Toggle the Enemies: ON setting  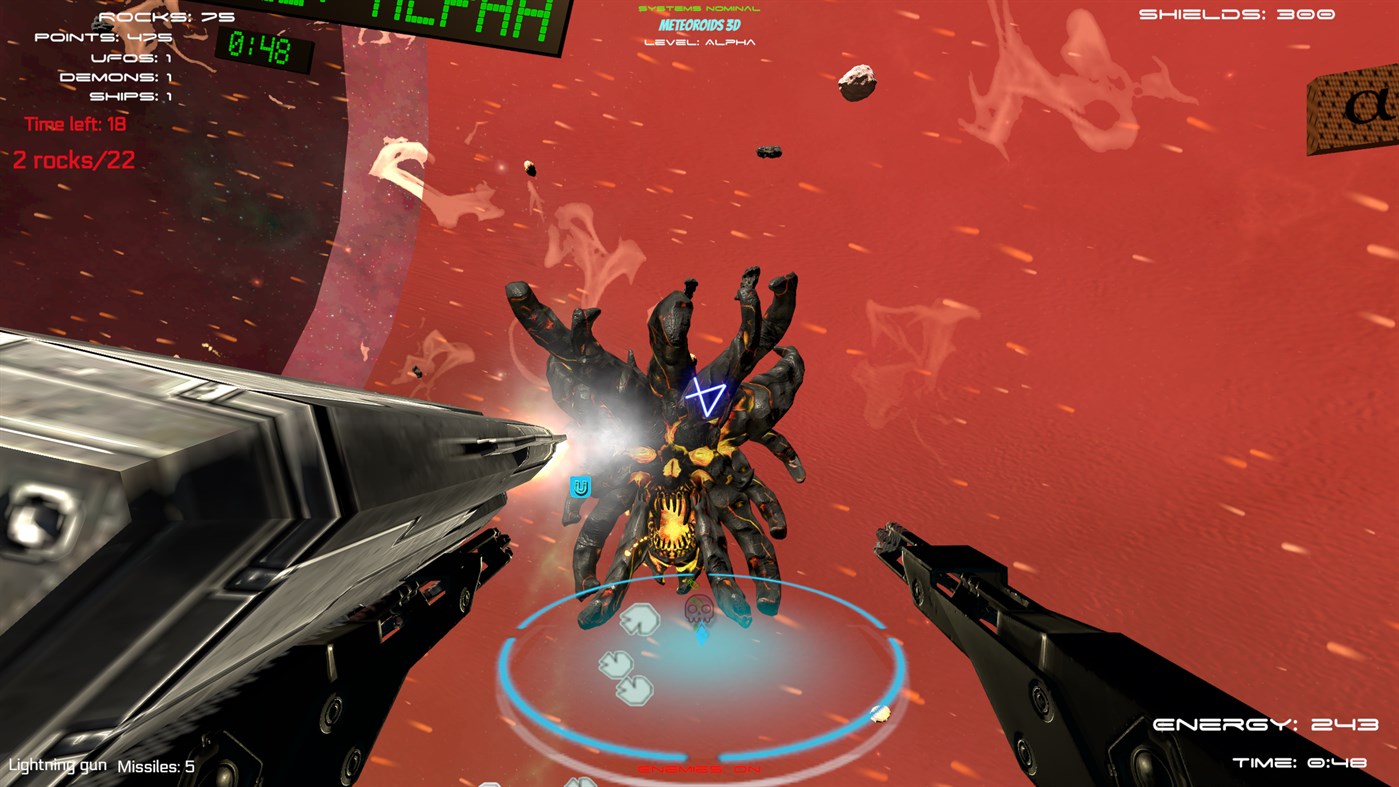point(700,769)
